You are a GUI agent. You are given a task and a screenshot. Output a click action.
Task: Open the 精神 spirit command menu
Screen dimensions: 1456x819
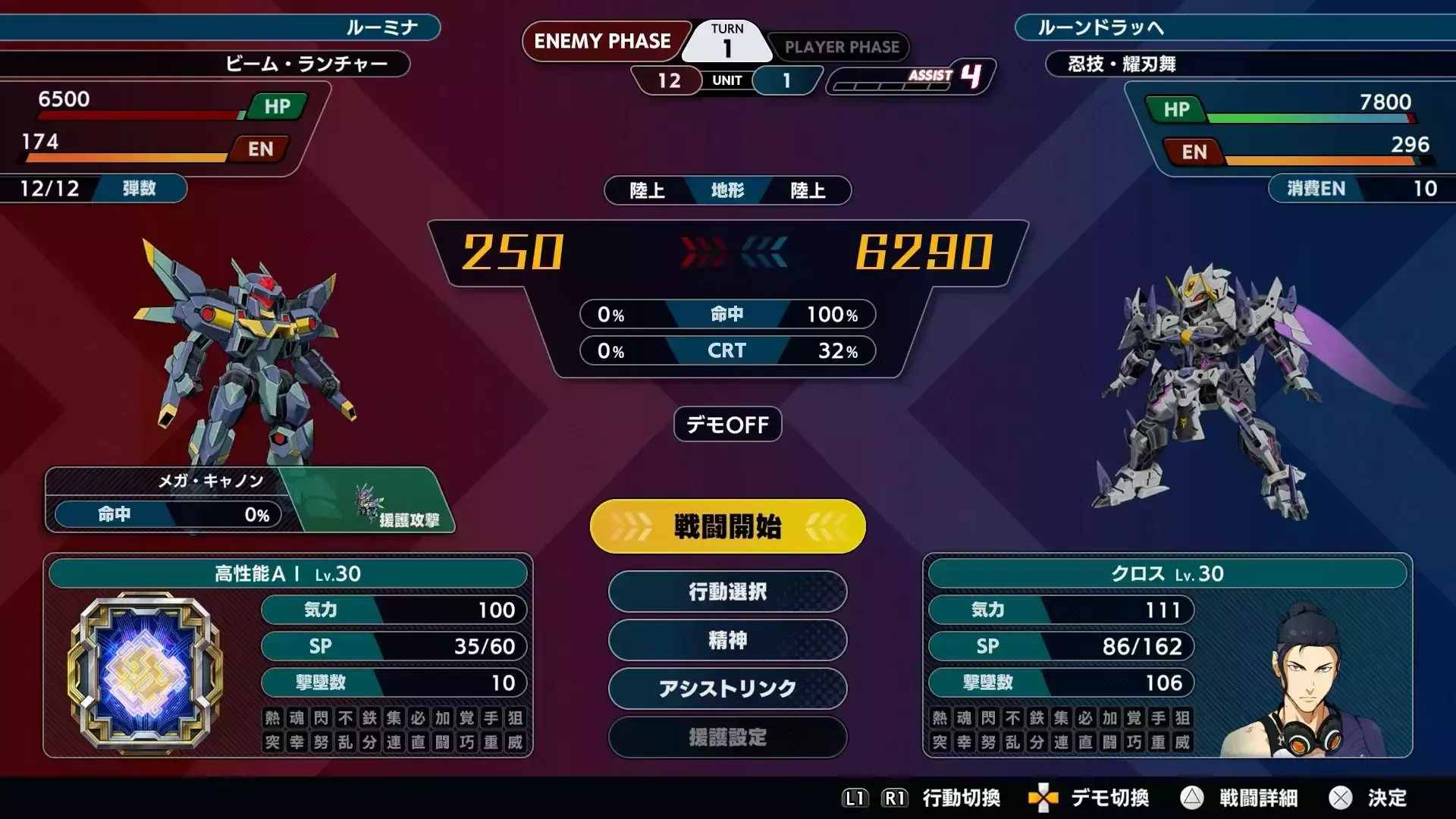tap(726, 641)
